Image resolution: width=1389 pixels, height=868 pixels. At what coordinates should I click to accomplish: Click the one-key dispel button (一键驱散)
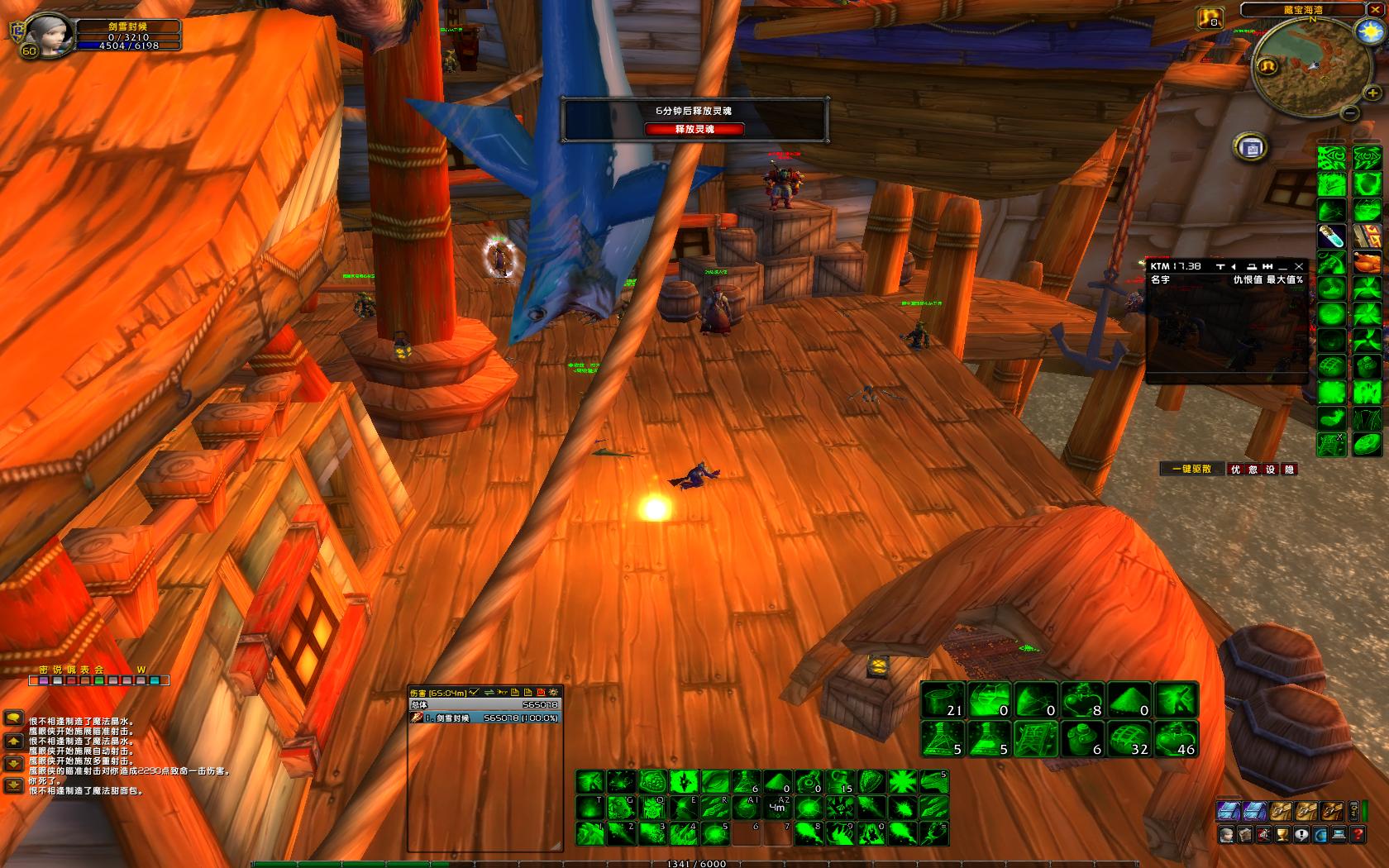pyautogui.click(x=1191, y=469)
